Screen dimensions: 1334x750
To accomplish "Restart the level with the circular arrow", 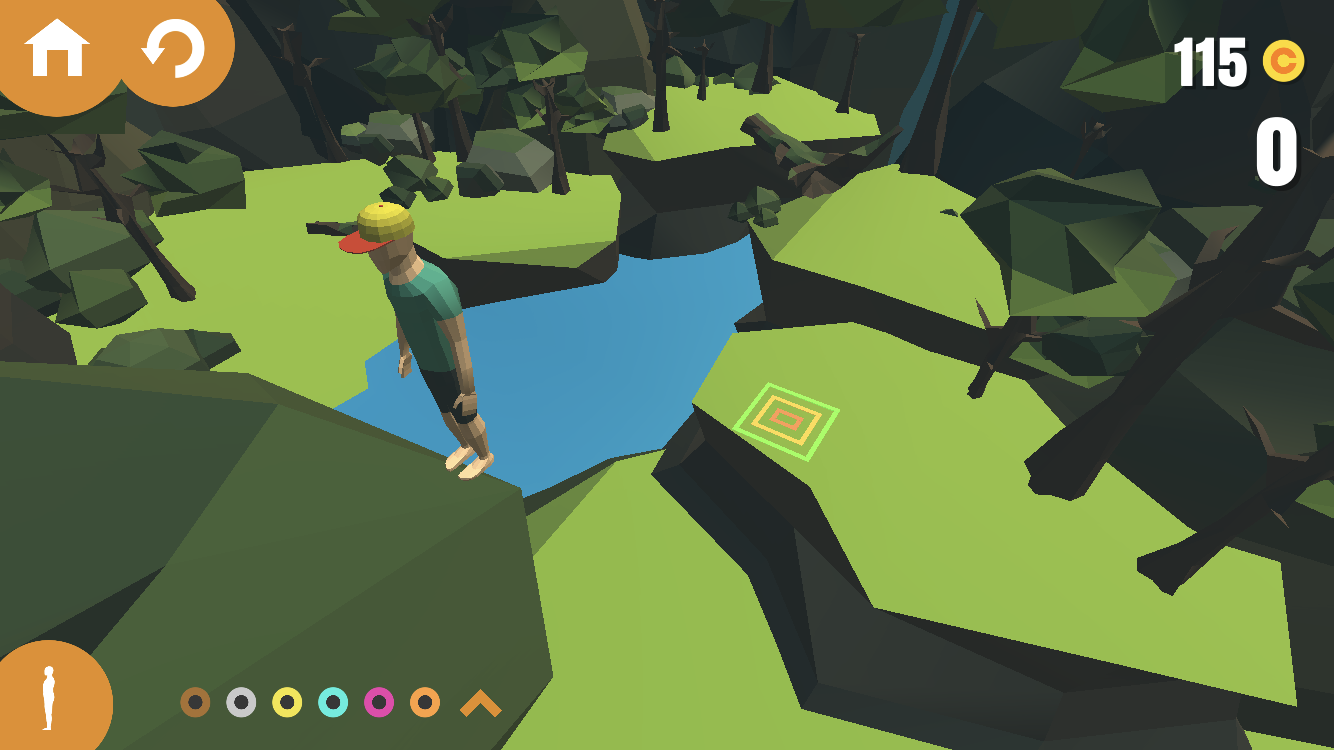I will pyautogui.click(x=173, y=48).
